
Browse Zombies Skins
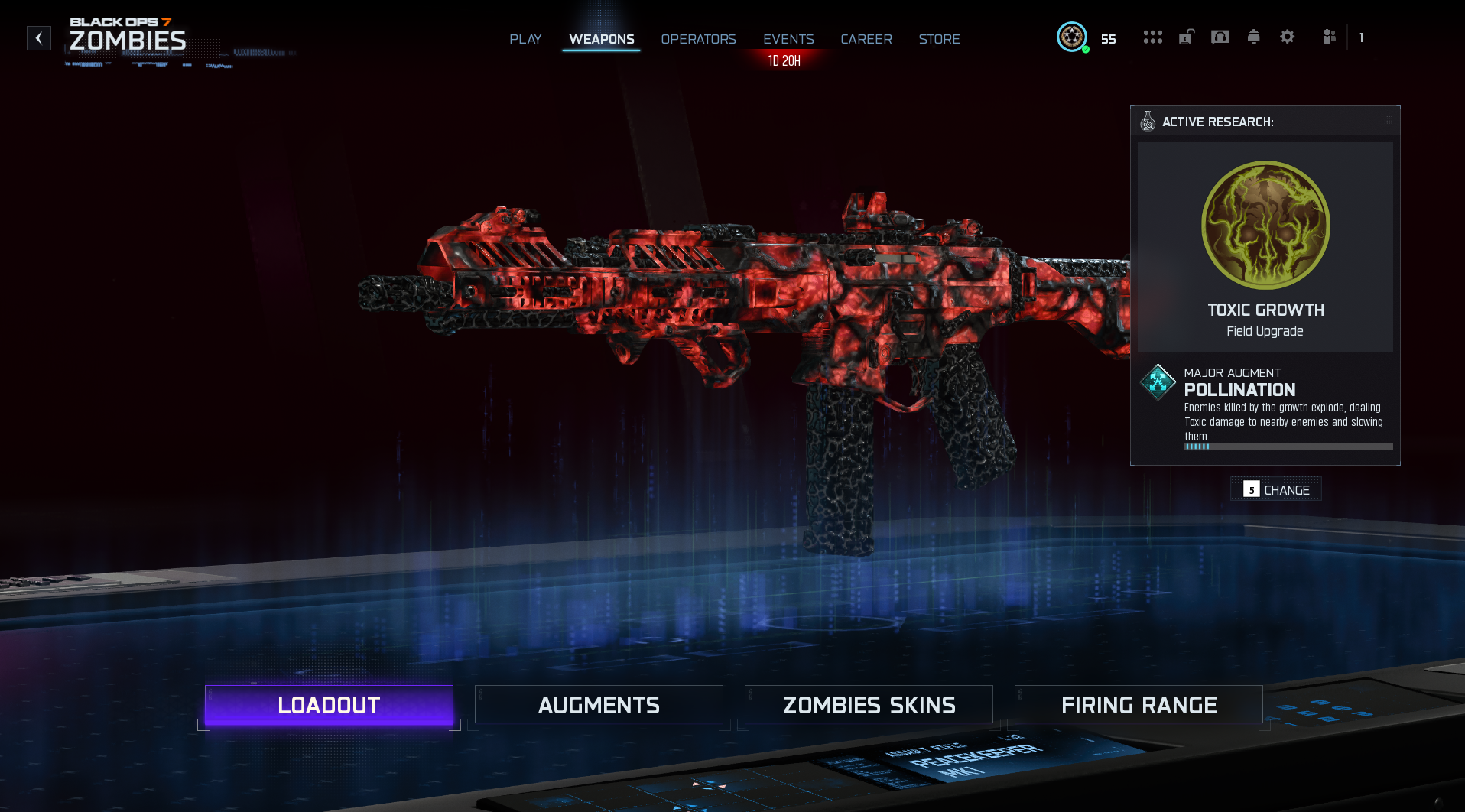[869, 704]
